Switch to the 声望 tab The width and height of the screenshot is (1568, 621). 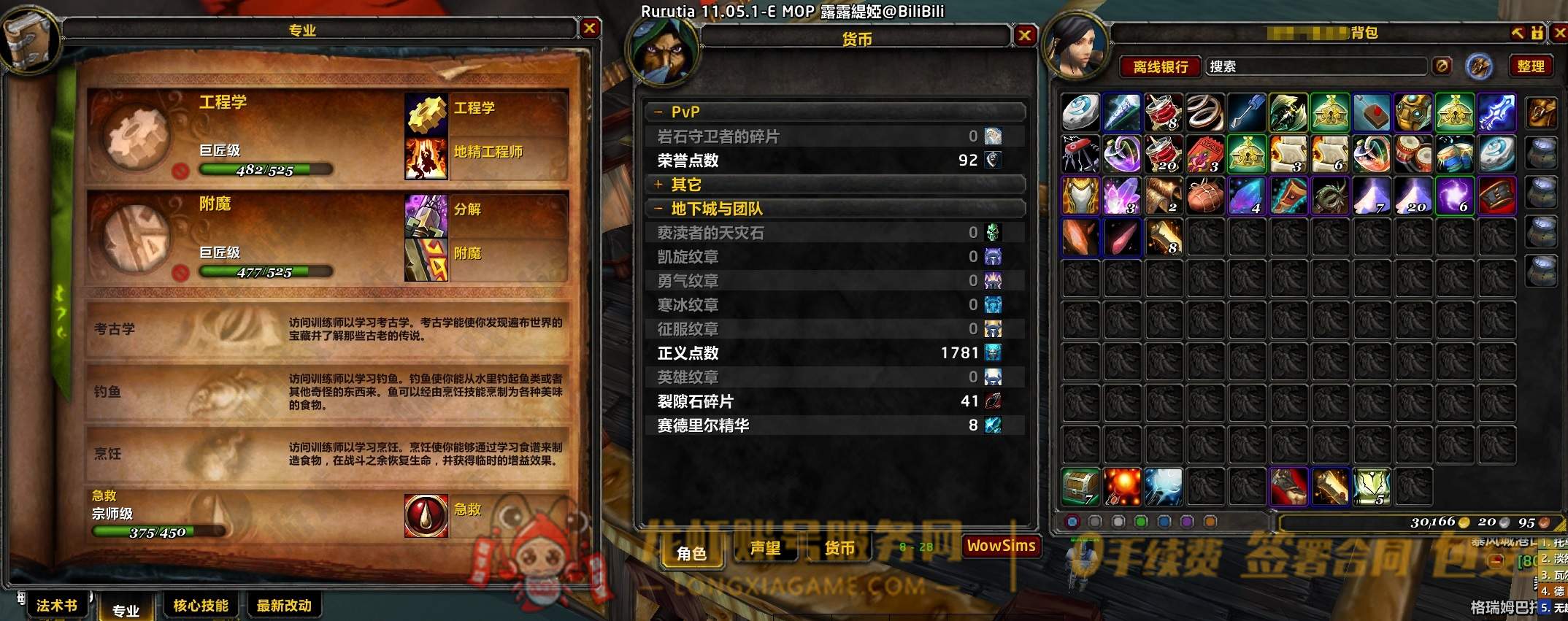coord(766,549)
